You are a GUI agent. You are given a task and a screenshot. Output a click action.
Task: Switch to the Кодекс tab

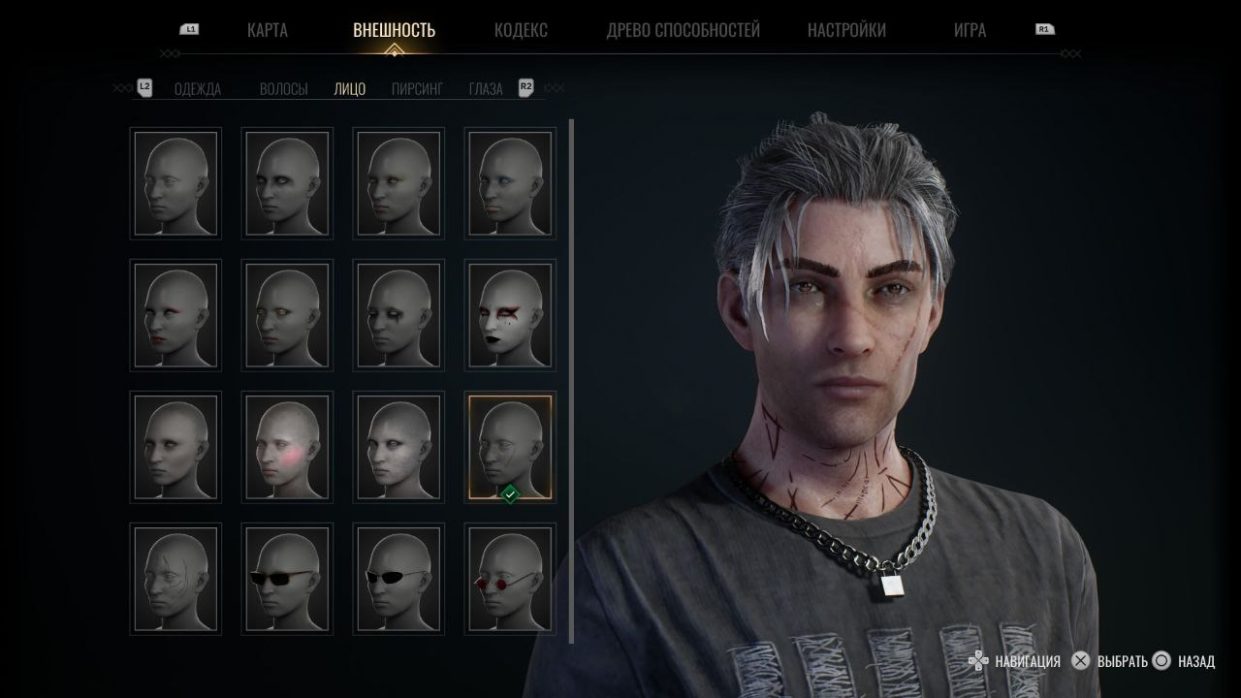(520, 30)
